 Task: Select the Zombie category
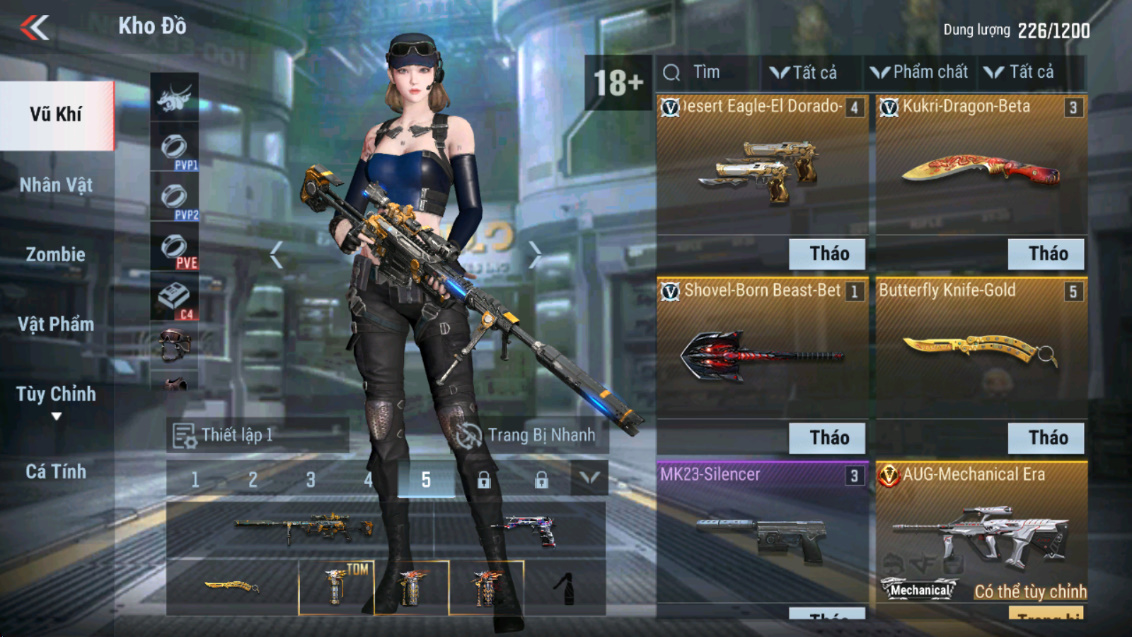point(56,254)
